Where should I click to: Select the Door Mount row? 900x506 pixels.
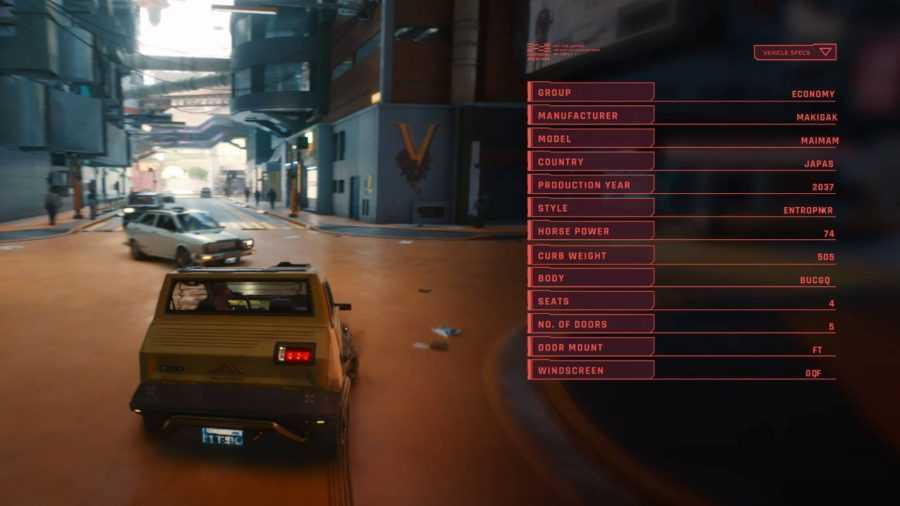coord(590,347)
